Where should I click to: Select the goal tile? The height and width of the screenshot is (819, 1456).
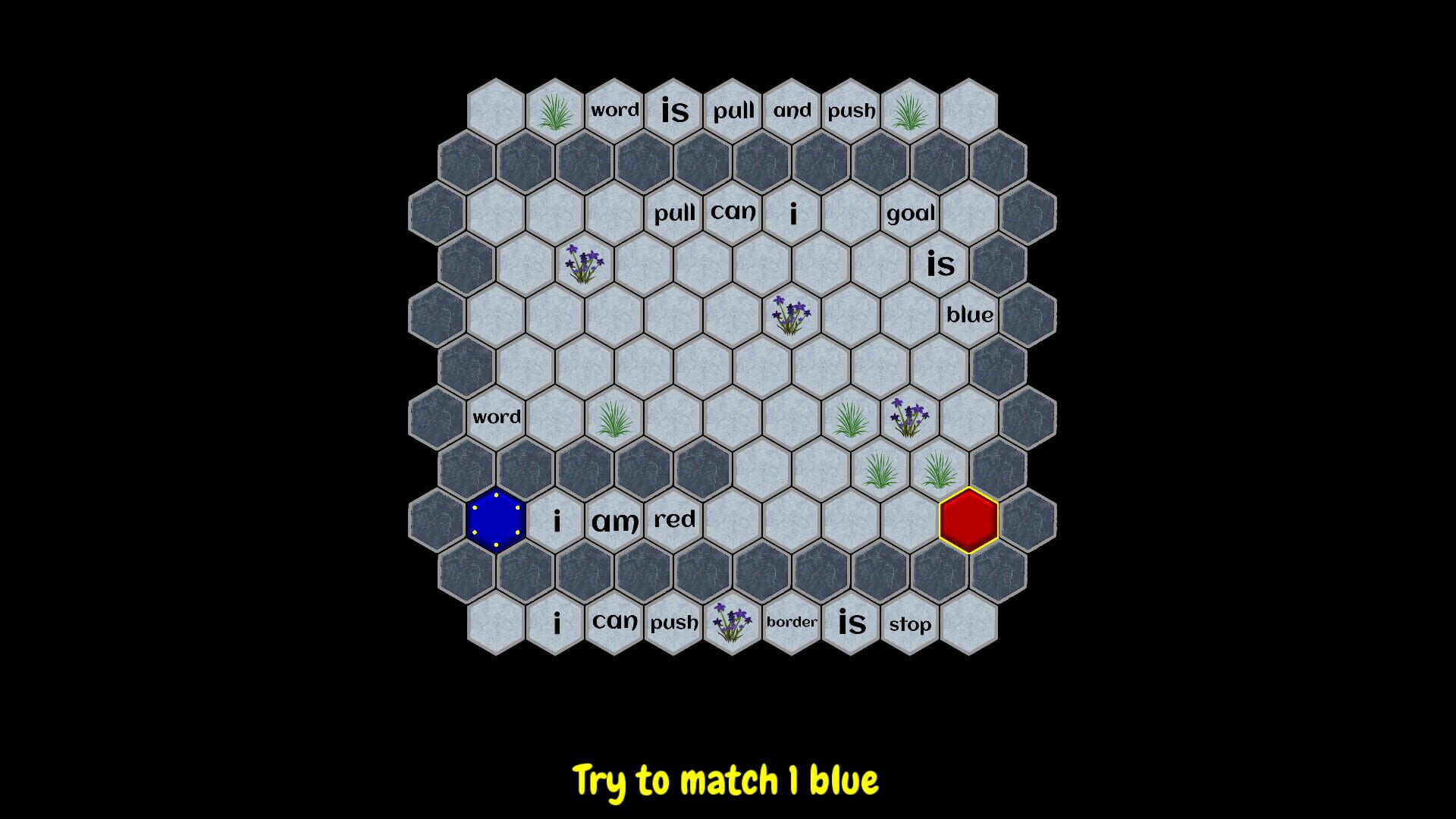pyautogui.click(x=910, y=213)
